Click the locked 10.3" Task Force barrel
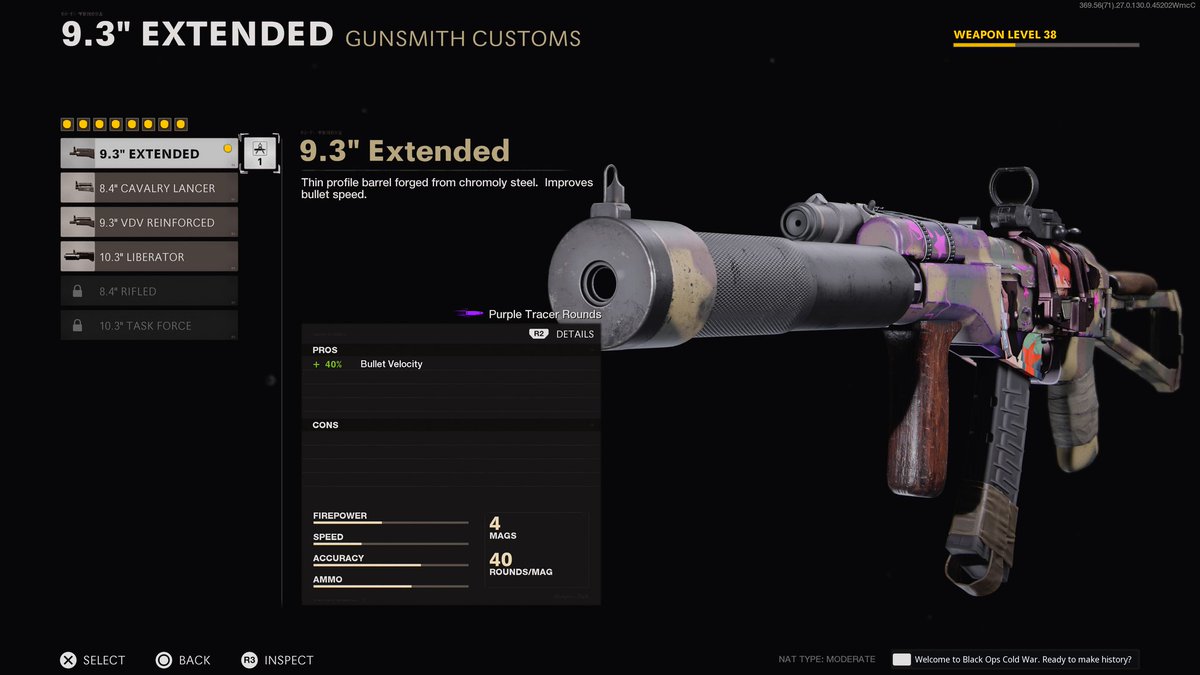 click(149, 326)
